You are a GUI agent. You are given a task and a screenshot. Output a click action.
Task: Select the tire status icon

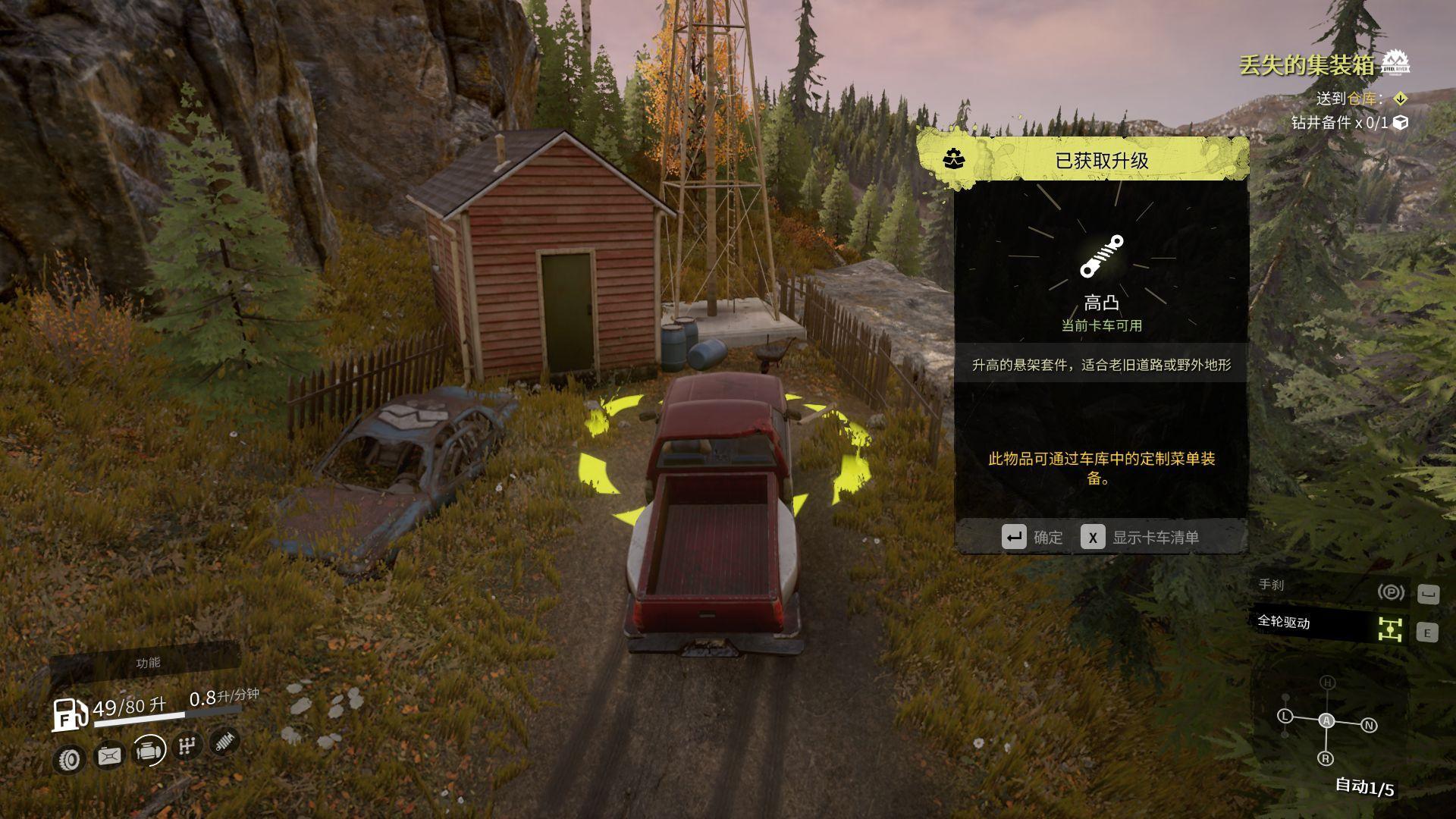tap(71, 758)
